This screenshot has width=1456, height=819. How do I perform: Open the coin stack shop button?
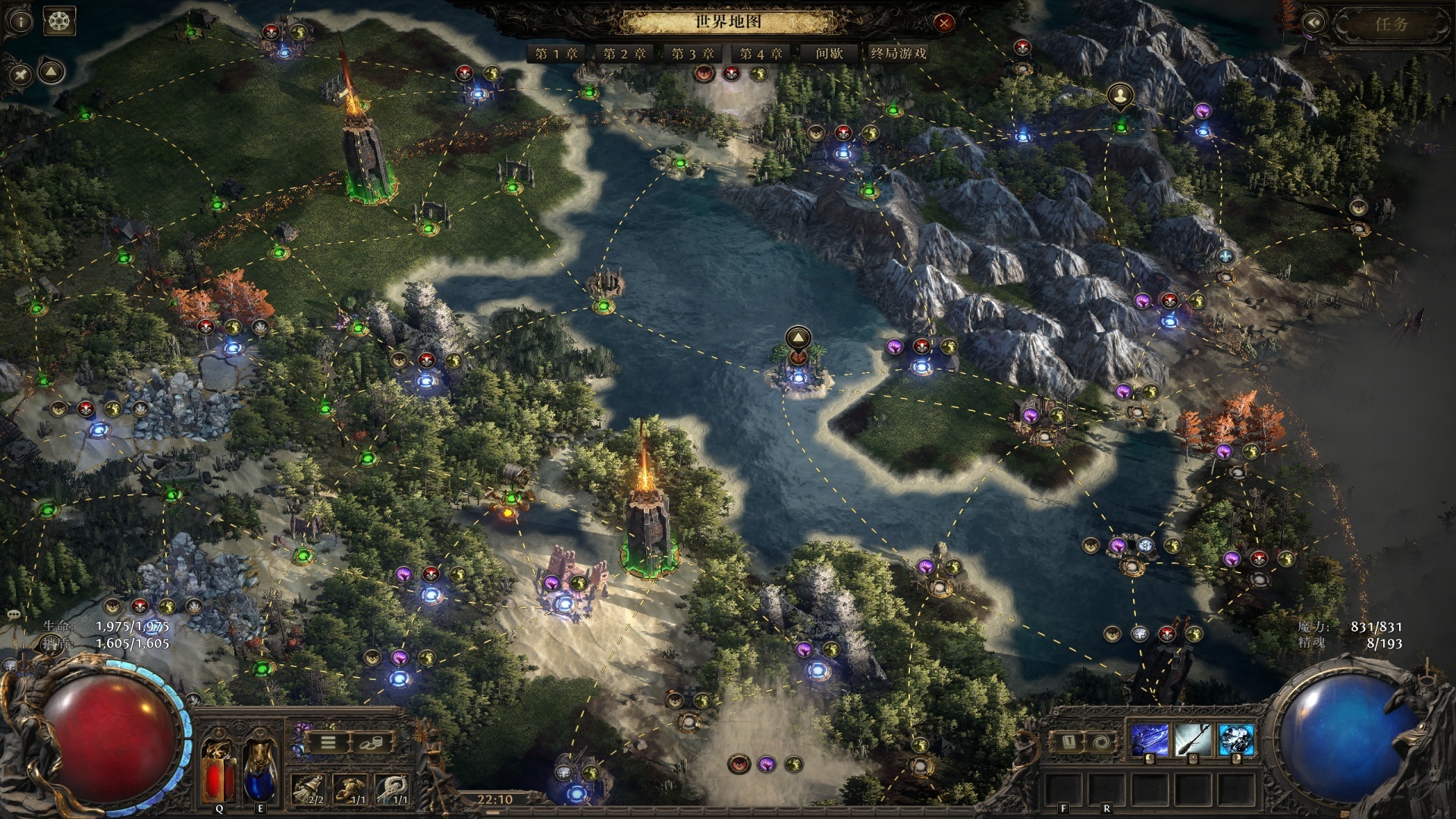click(x=371, y=742)
